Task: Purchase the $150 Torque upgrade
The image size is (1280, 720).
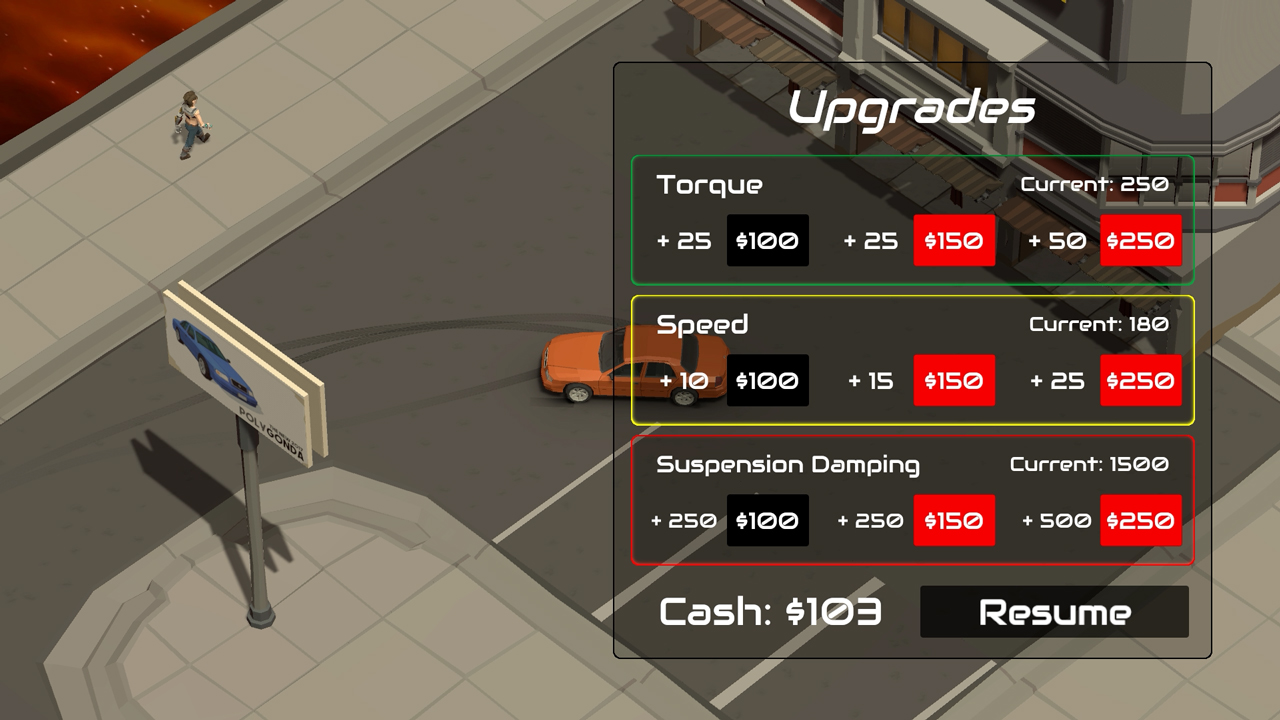Action: click(x=954, y=240)
